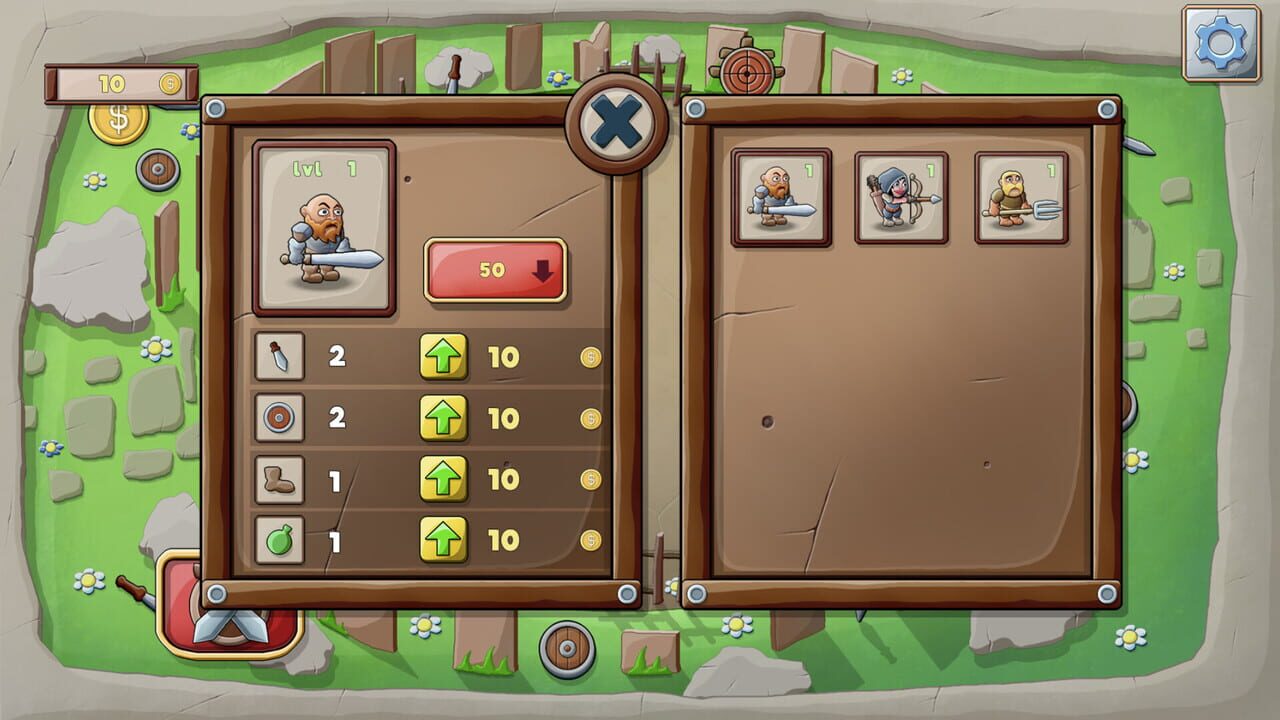Click the coin icon beside the attack upgrade cost

click(590, 357)
